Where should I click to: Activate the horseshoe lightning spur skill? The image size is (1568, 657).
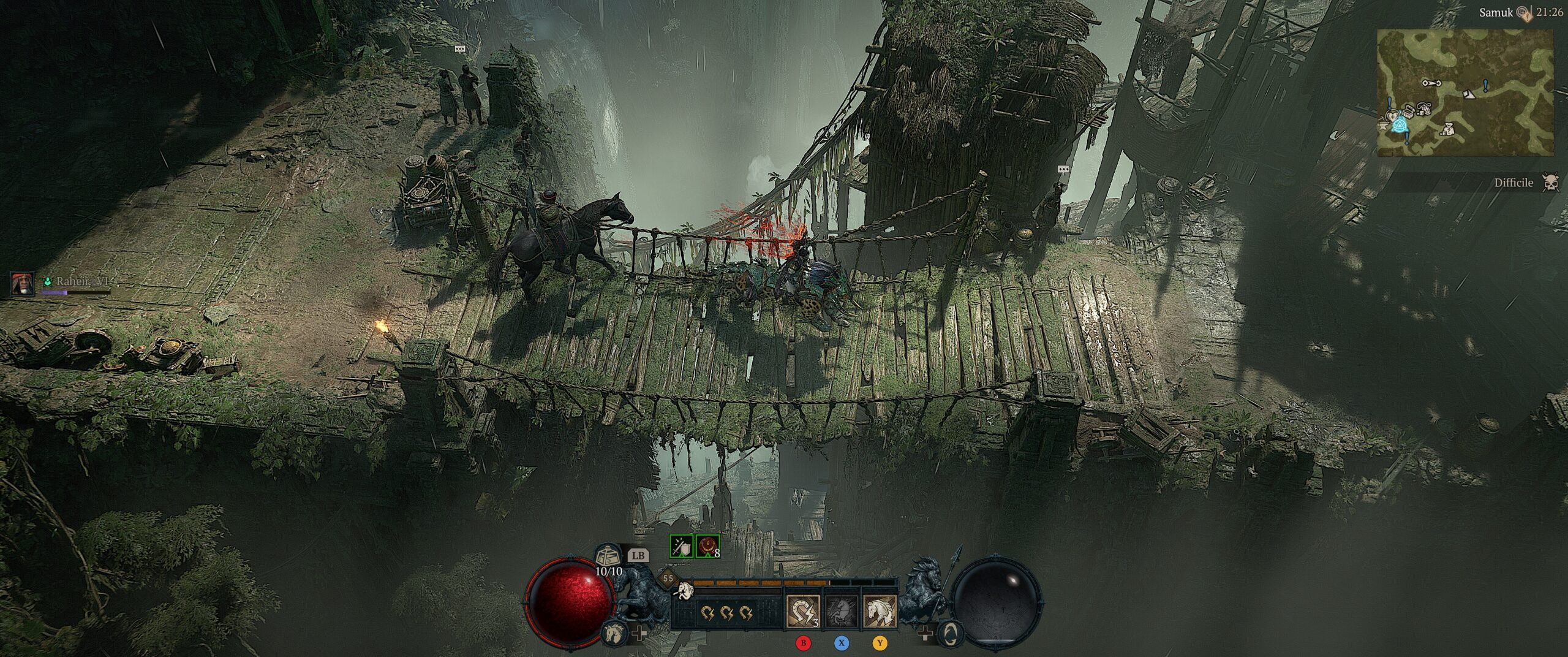[803, 612]
